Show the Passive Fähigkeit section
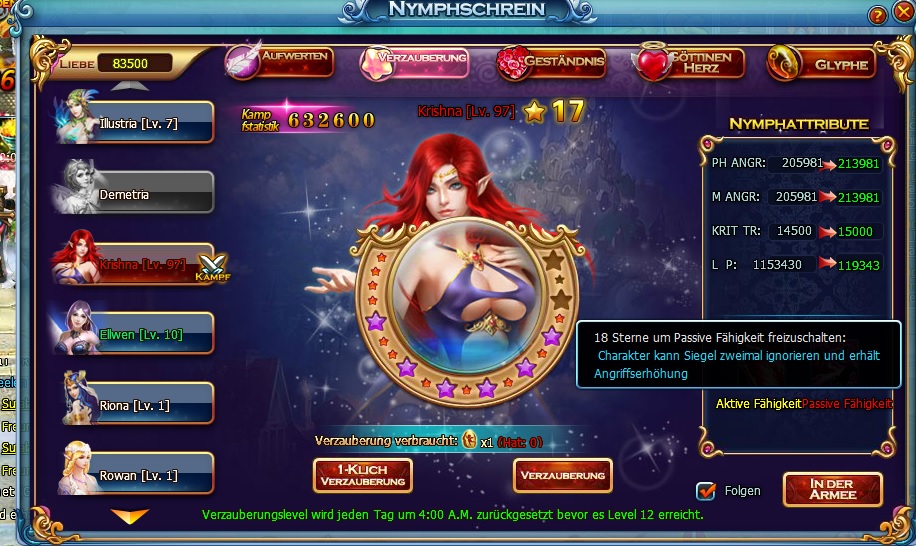Screen dimensions: 916x546 847,404
